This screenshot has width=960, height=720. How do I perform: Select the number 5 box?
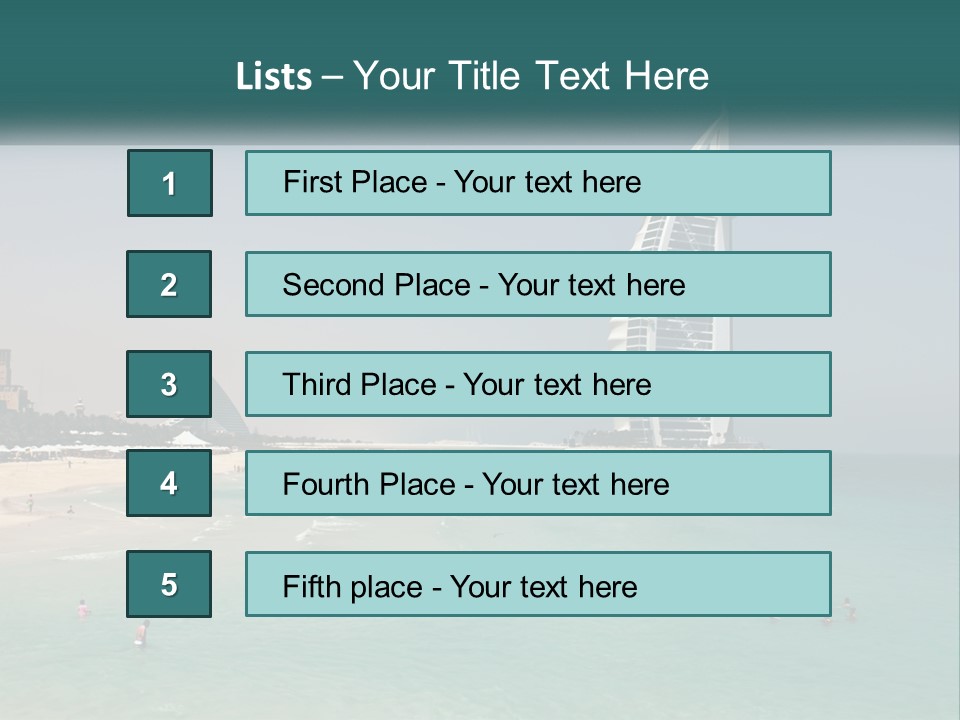click(169, 584)
